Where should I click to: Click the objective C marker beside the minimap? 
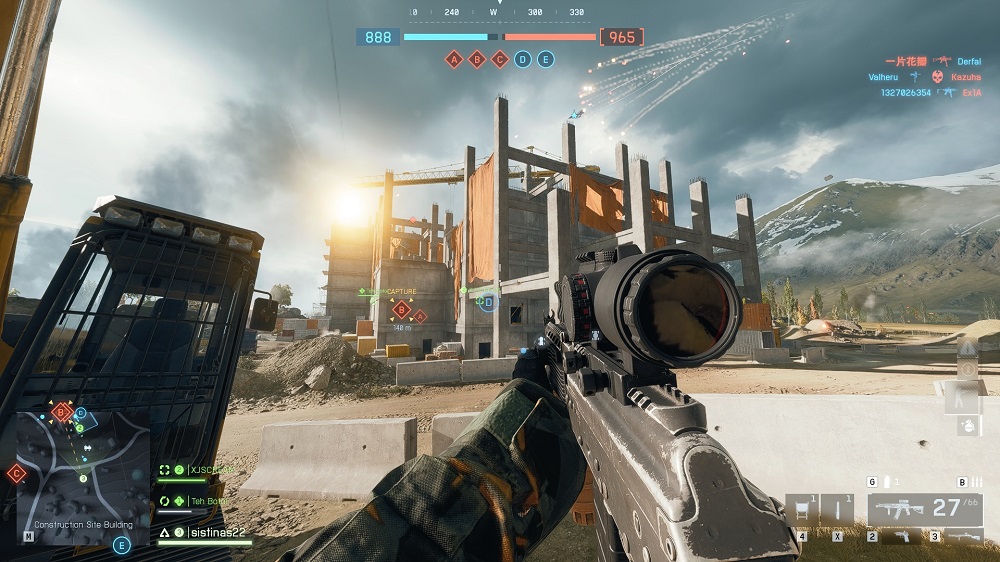pyautogui.click(x=16, y=474)
